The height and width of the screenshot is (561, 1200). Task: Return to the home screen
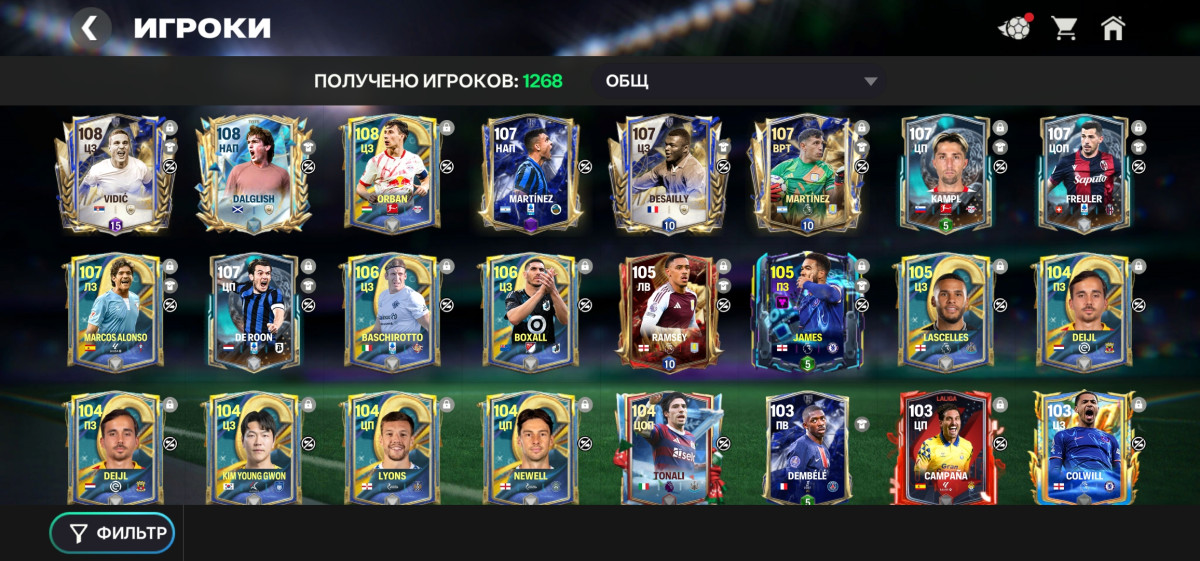click(1113, 28)
